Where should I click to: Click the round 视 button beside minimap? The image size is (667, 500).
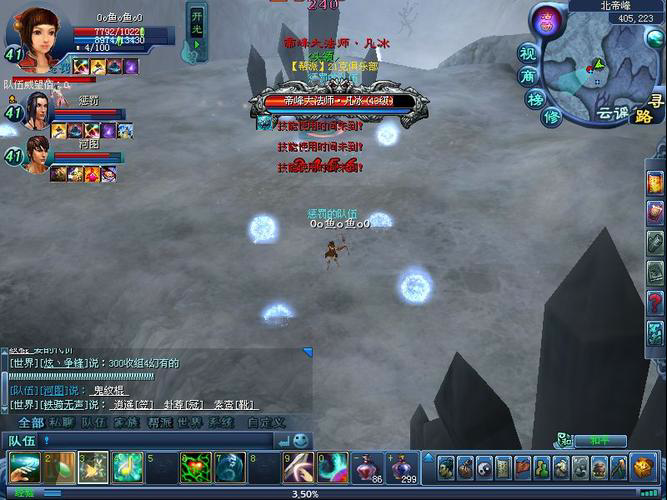(527, 51)
